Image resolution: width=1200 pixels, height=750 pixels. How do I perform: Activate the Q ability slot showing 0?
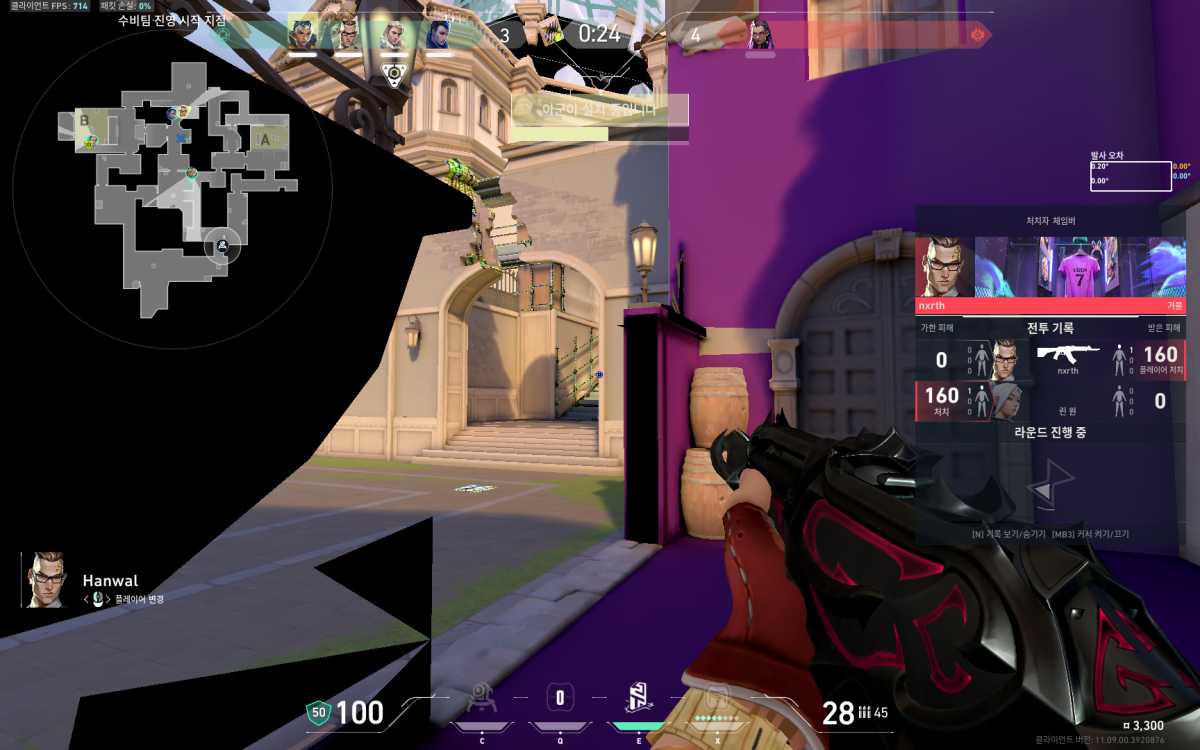click(560, 697)
